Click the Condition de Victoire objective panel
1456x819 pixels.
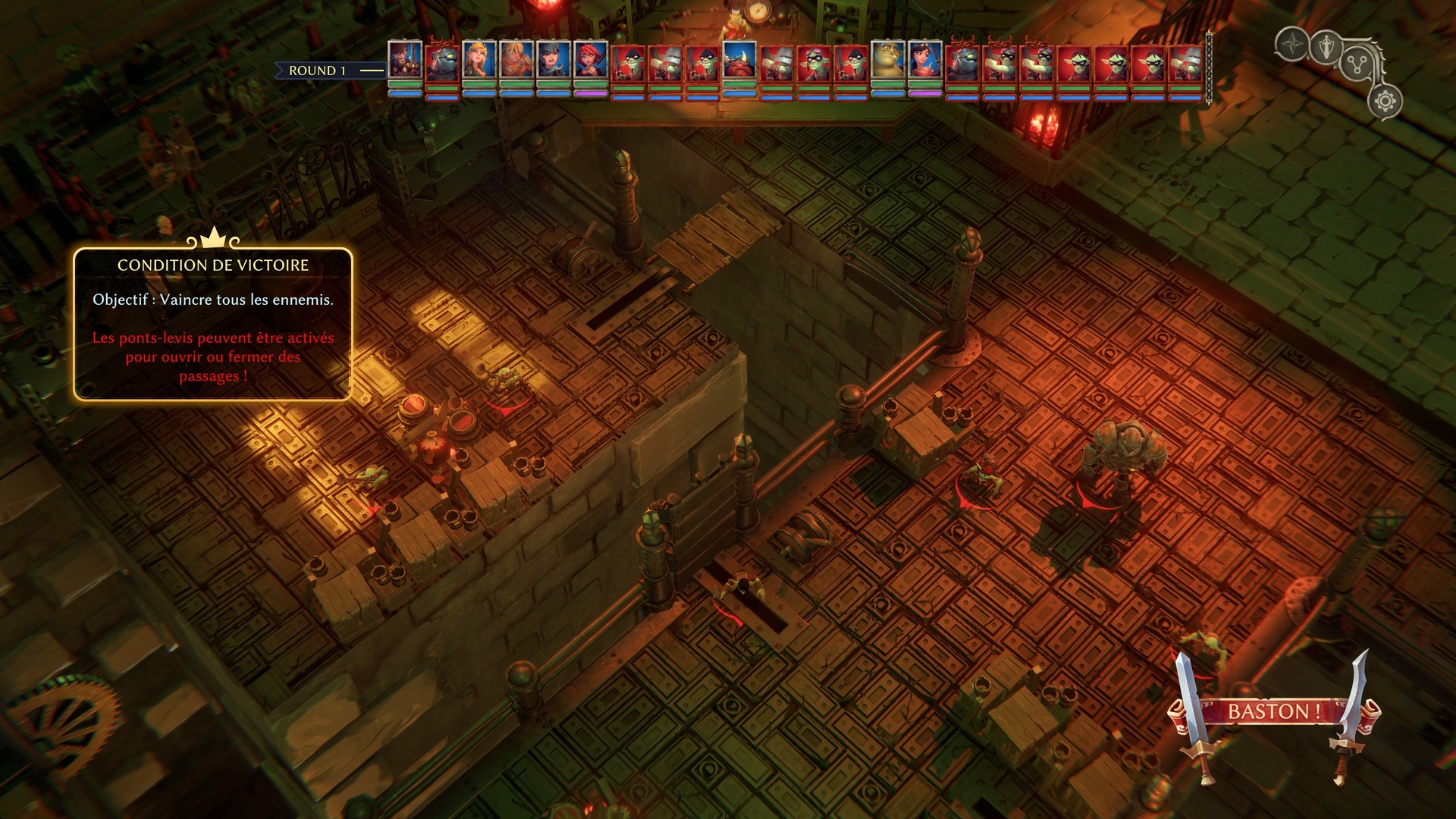(213, 324)
